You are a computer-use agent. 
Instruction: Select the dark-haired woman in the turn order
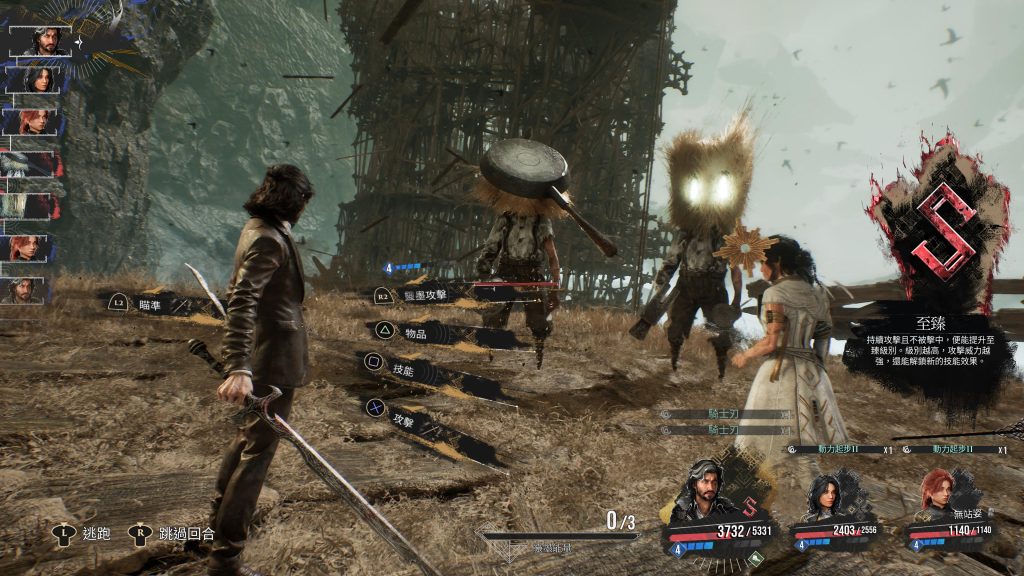(42, 79)
